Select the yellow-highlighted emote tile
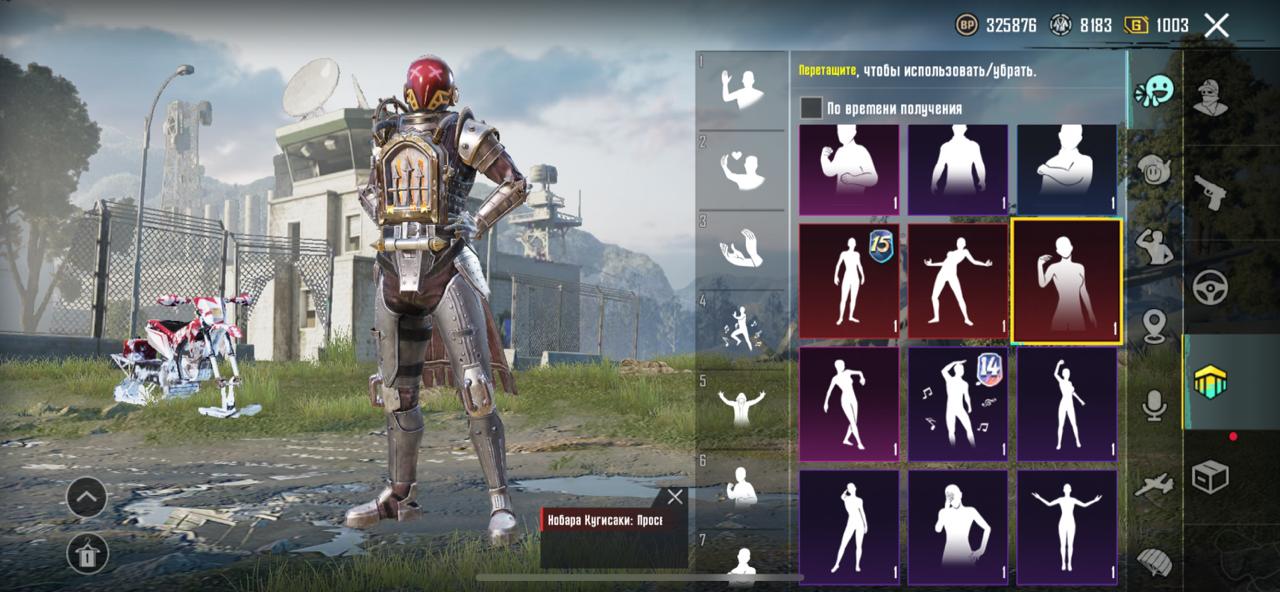This screenshot has height=592, width=1280. (1066, 280)
